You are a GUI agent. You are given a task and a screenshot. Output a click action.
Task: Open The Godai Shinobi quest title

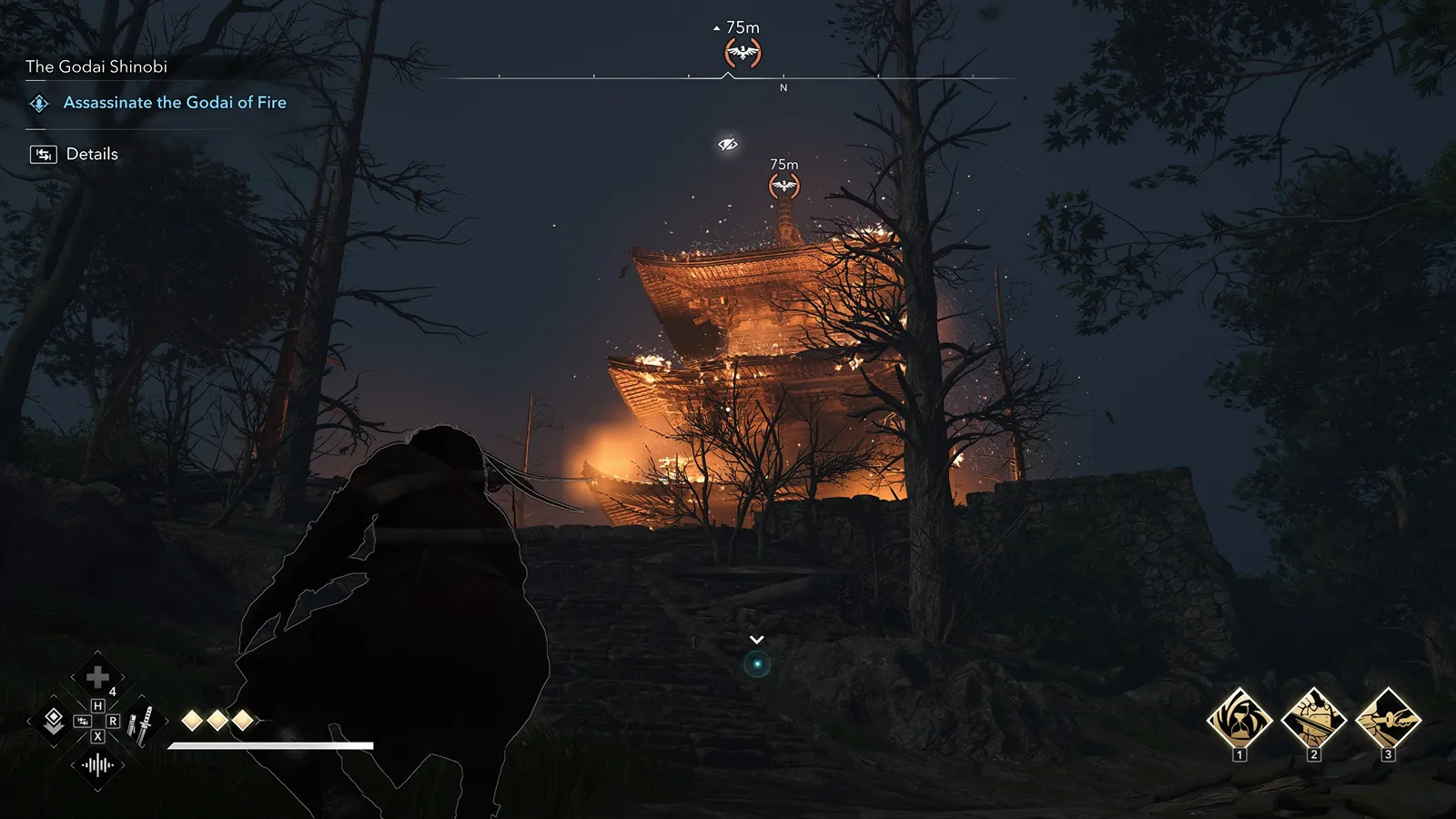click(96, 66)
